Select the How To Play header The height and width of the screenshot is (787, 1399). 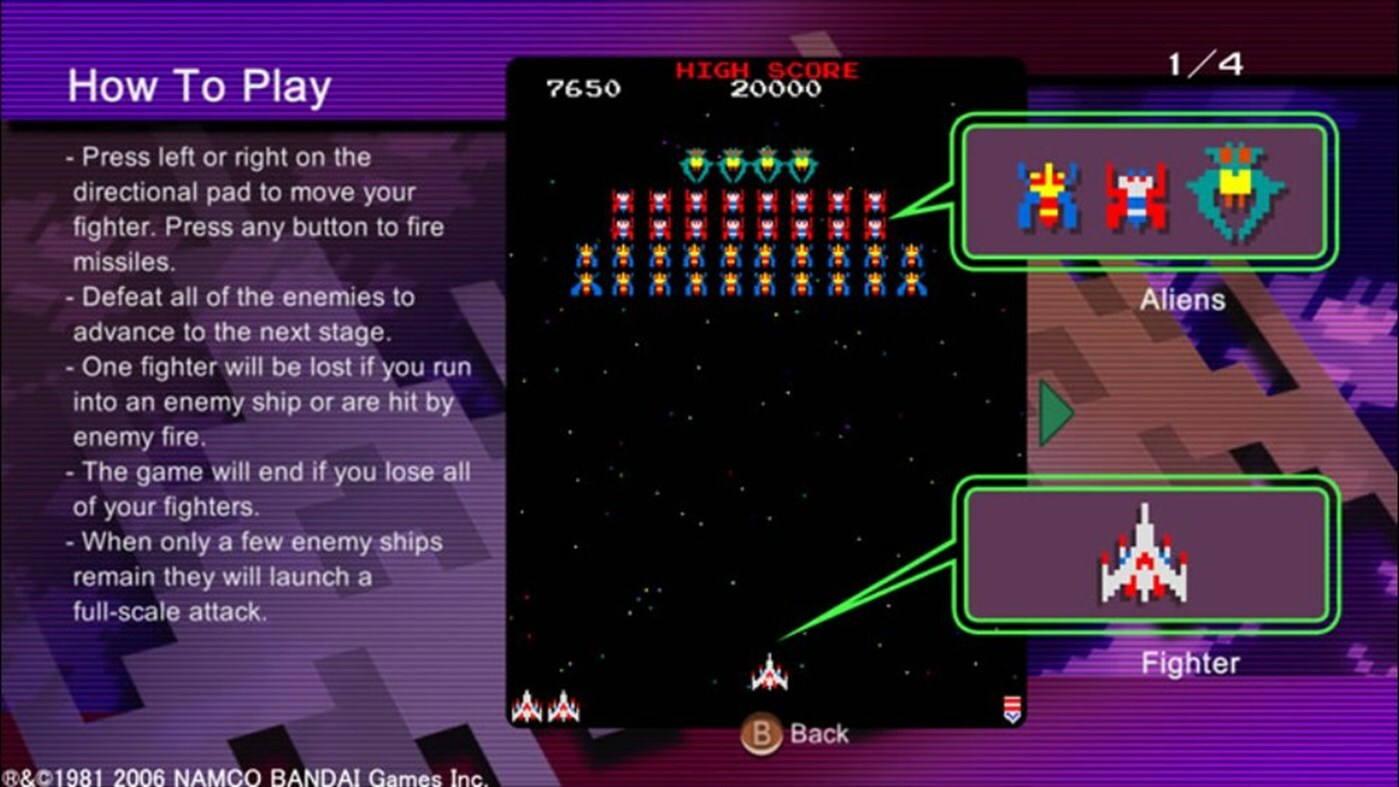pyautogui.click(x=199, y=87)
